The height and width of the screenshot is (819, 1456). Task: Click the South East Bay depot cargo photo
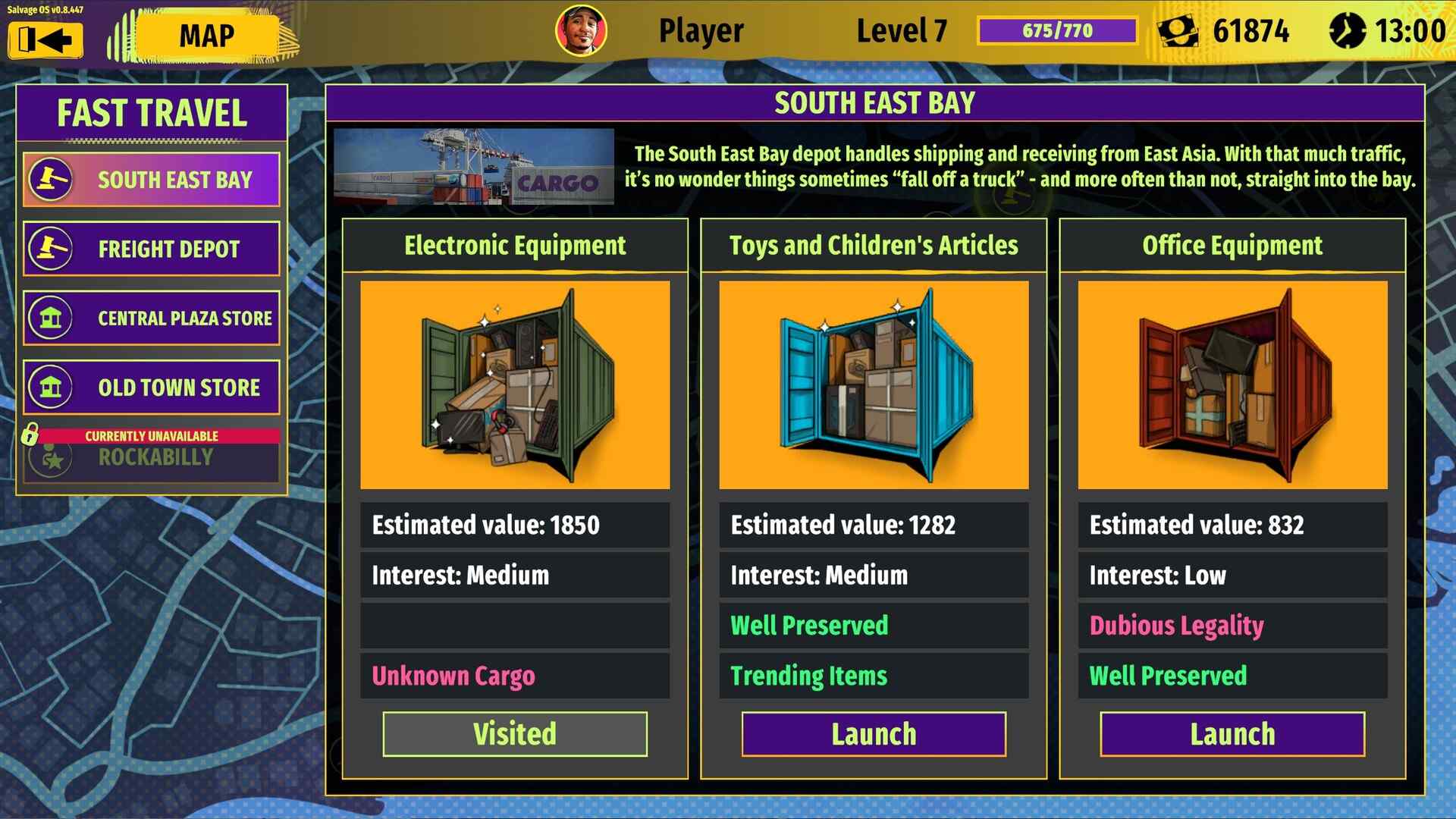(474, 165)
